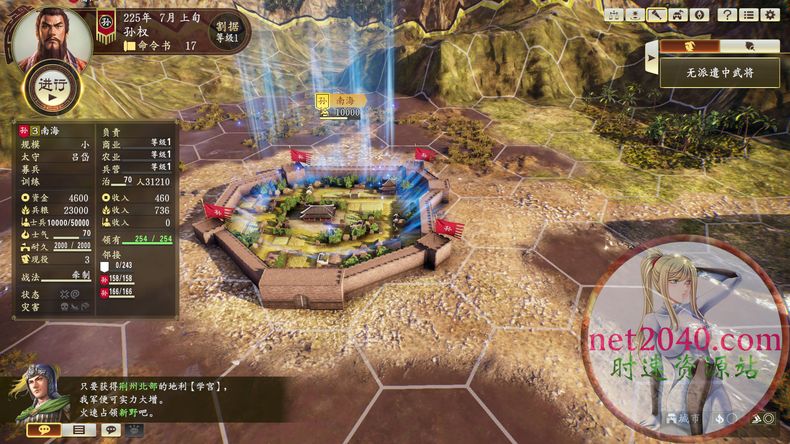The height and width of the screenshot is (444, 790).
Task: Select the highlighted telescope toolbar icon
Action: [656, 15]
